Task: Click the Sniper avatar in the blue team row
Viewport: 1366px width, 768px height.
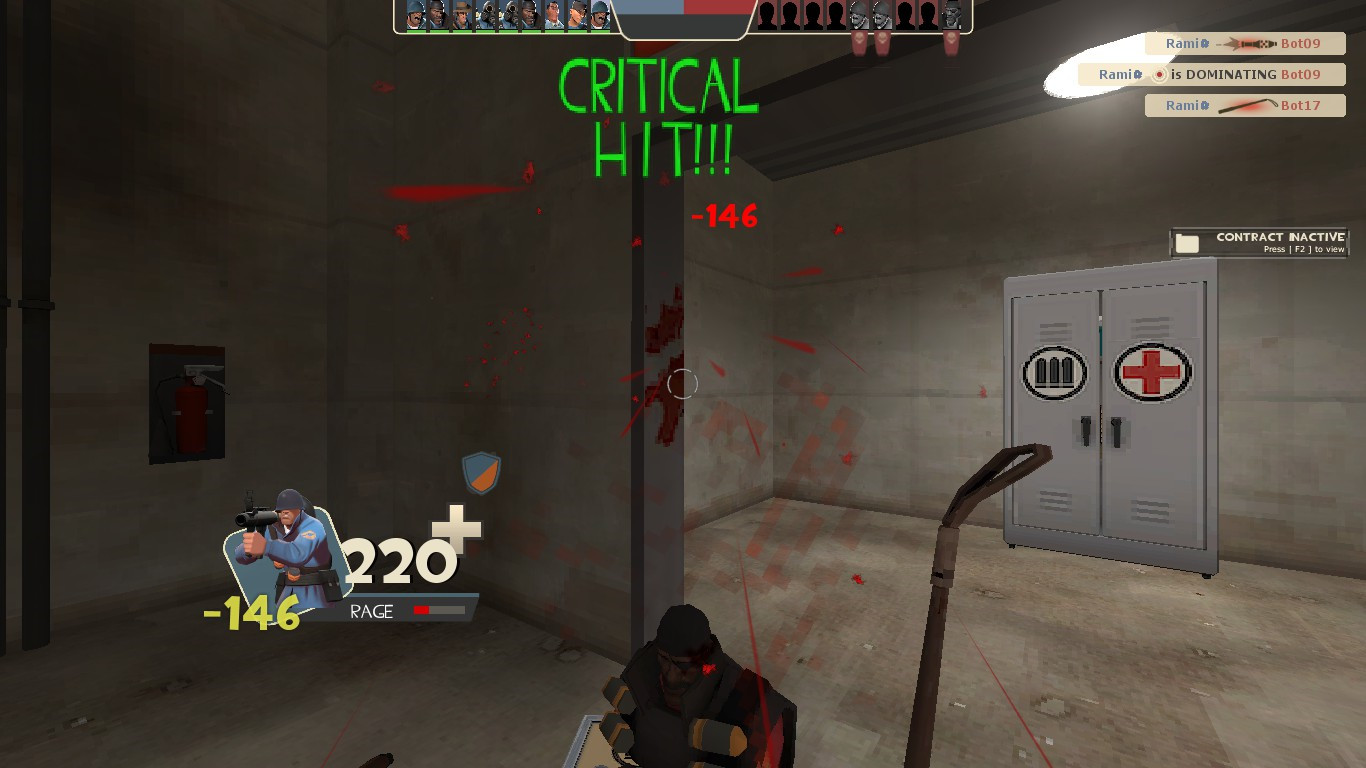Action: 463,13
